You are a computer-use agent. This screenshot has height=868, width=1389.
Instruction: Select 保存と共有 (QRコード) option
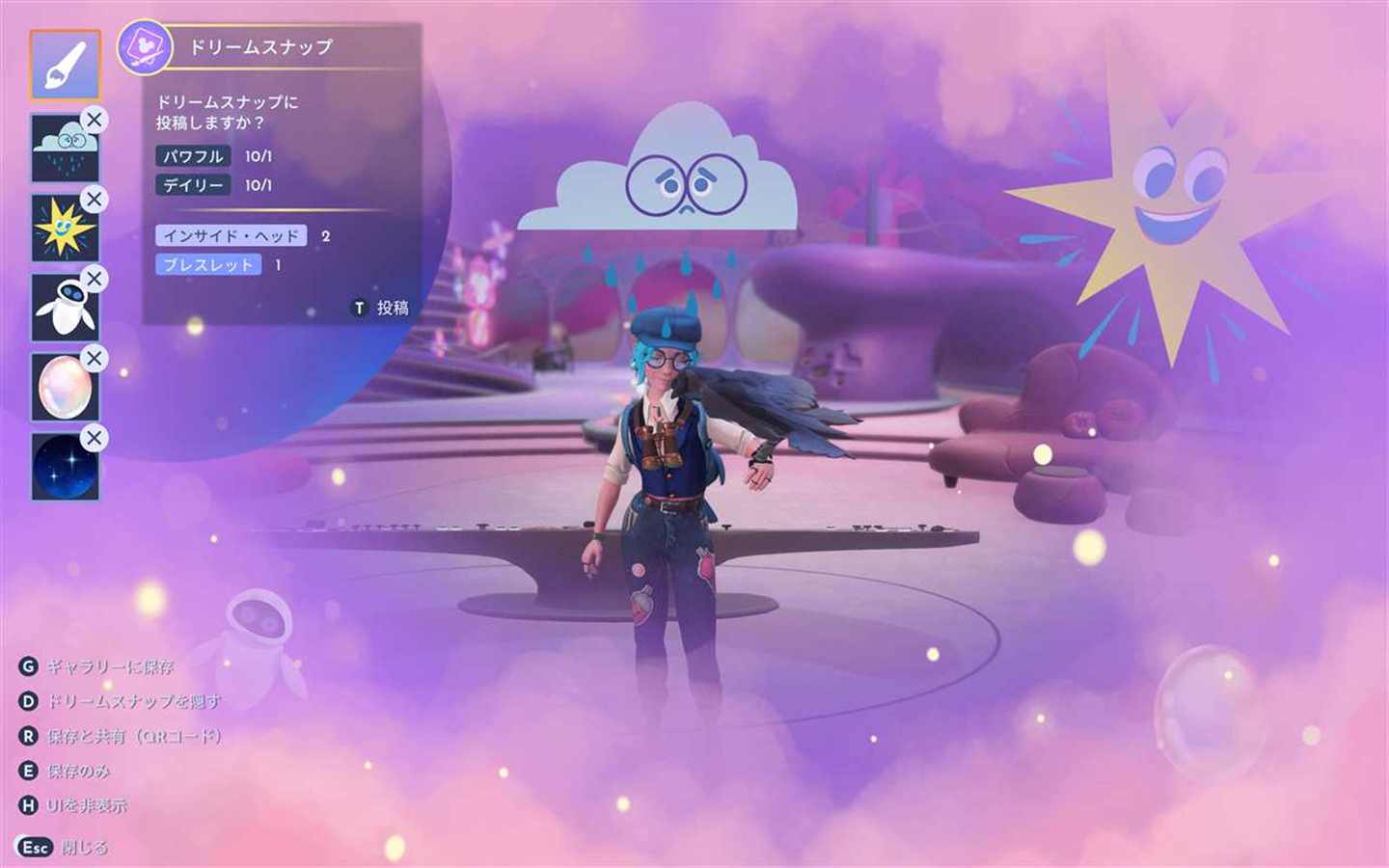pos(121,736)
